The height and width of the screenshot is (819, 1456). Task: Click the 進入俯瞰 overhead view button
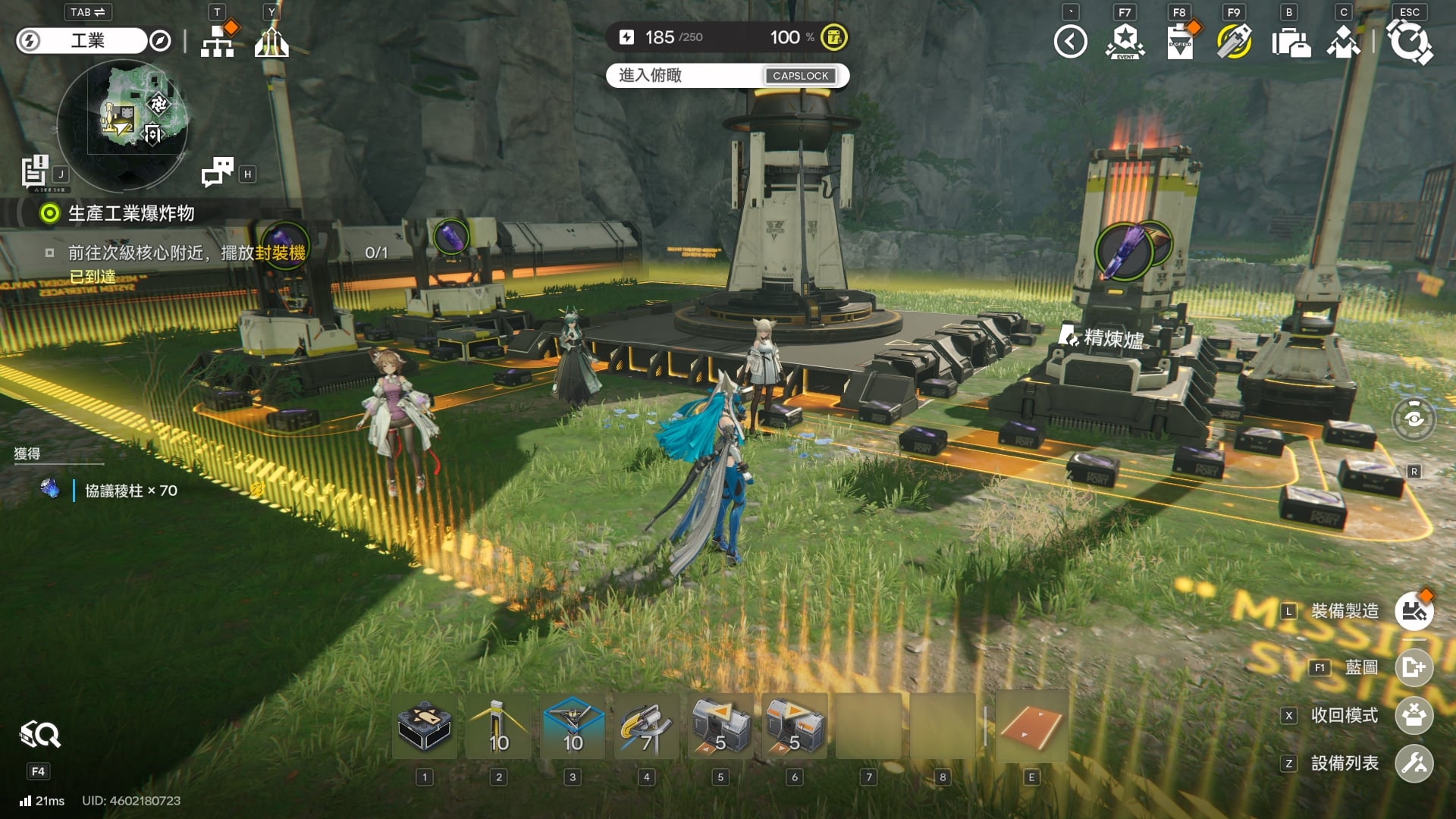[726, 76]
